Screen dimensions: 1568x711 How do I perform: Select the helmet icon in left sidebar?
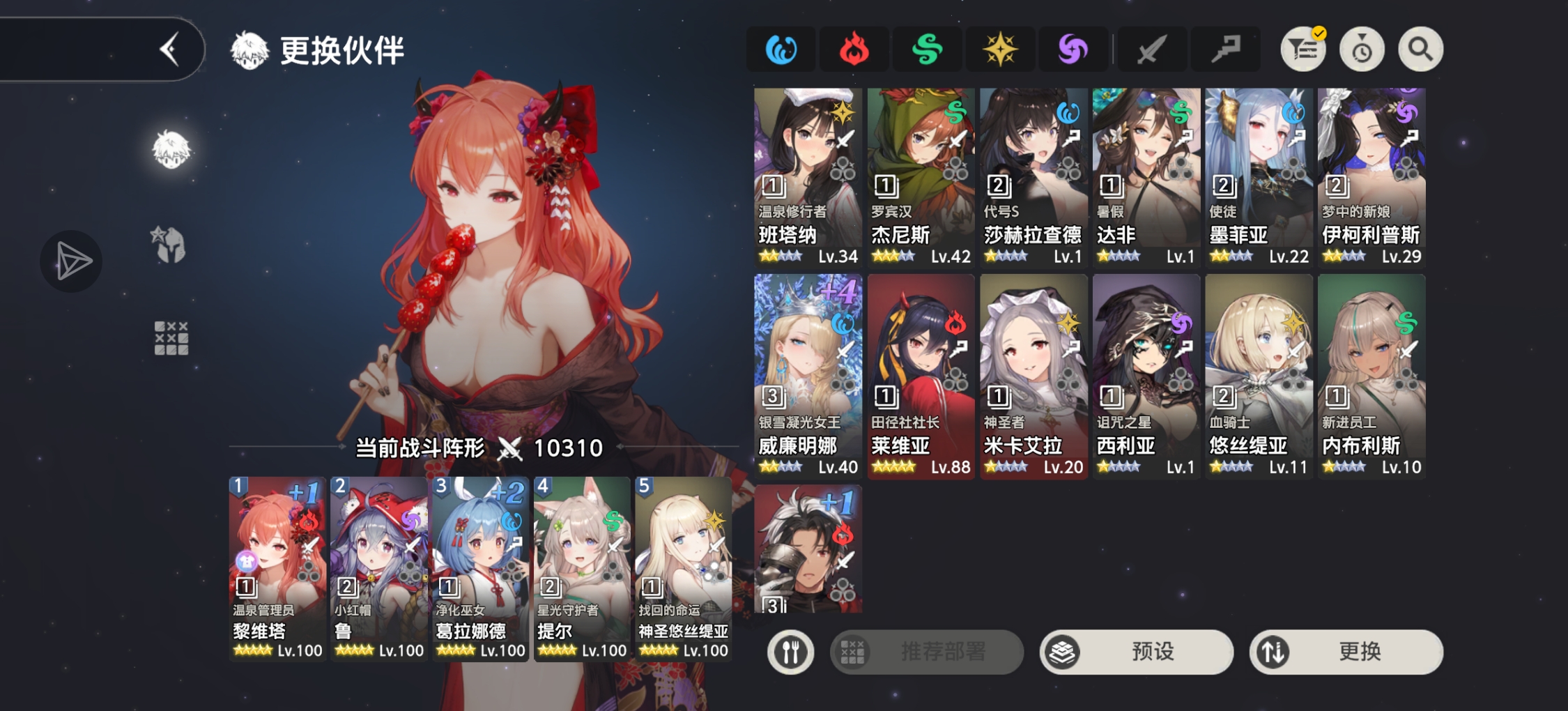click(x=169, y=240)
